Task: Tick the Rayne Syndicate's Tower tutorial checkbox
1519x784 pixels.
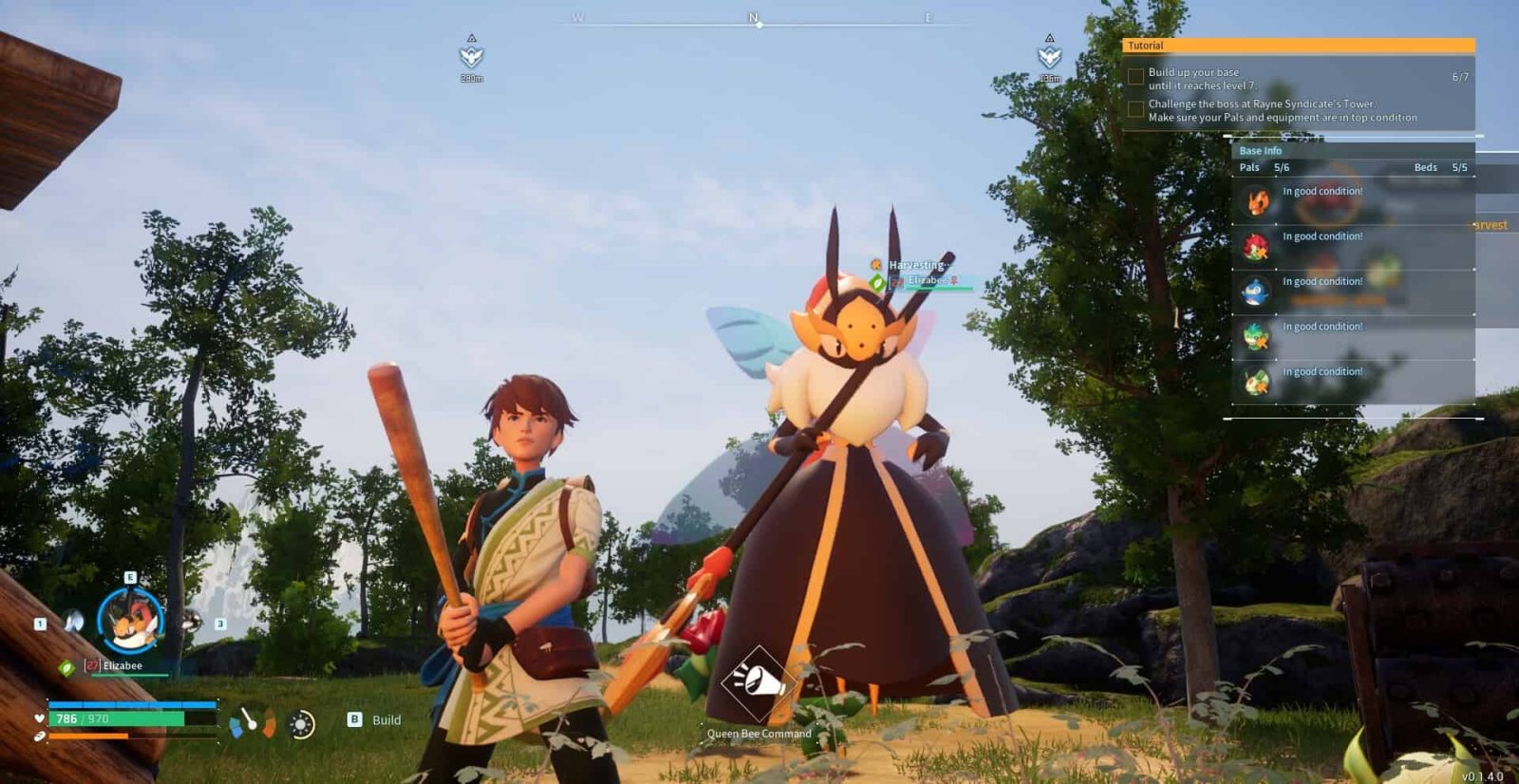Action: click(1135, 110)
